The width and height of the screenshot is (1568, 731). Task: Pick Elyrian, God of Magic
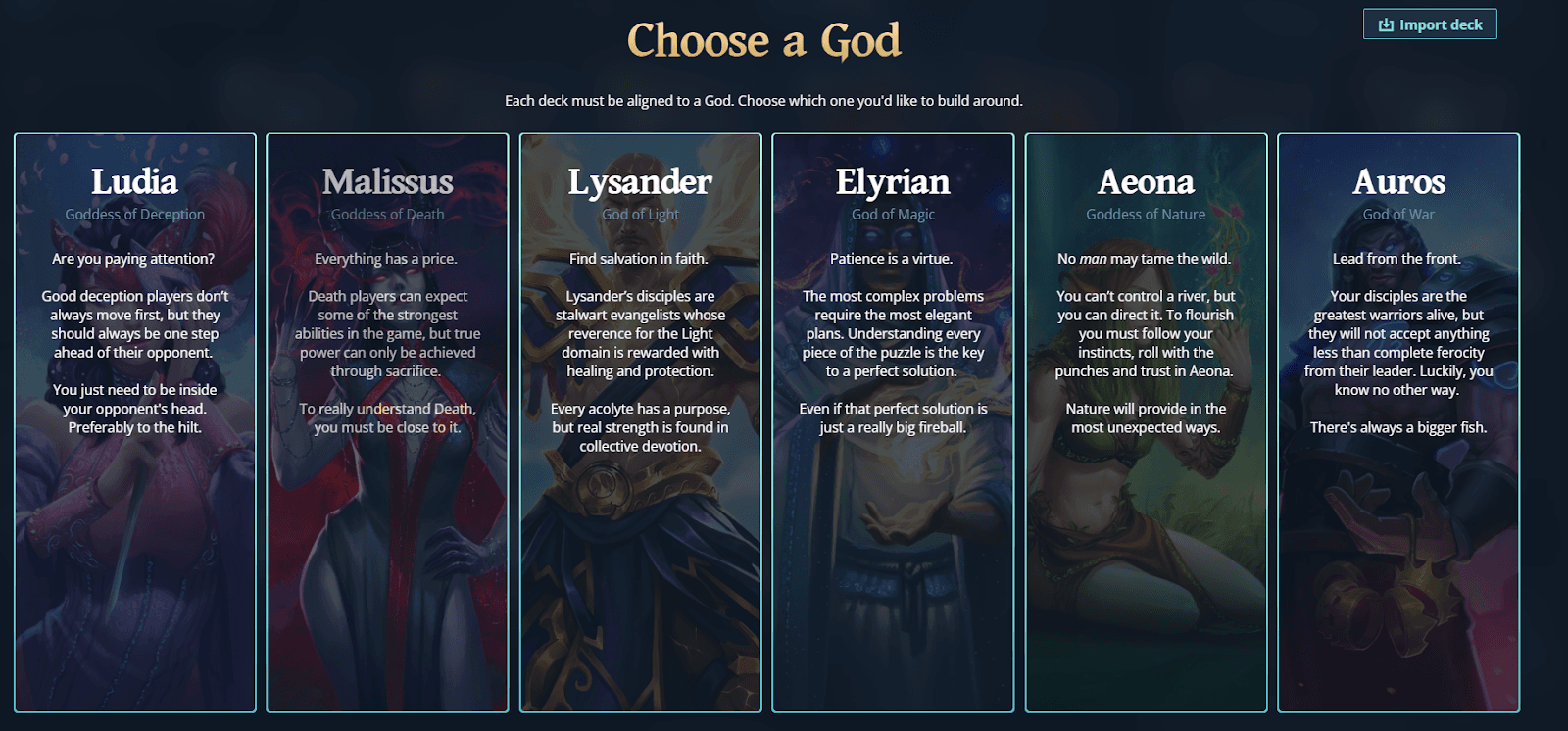pos(893,421)
